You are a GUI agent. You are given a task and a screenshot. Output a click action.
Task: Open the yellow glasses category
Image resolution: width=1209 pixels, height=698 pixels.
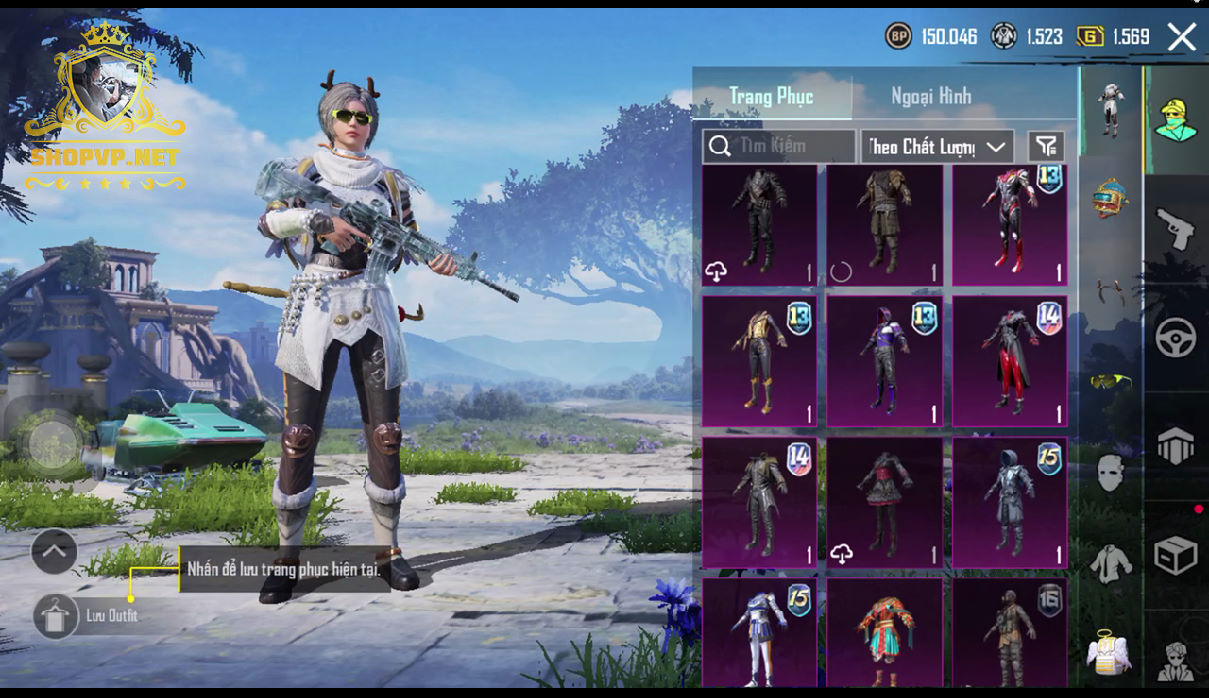coord(1108,381)
